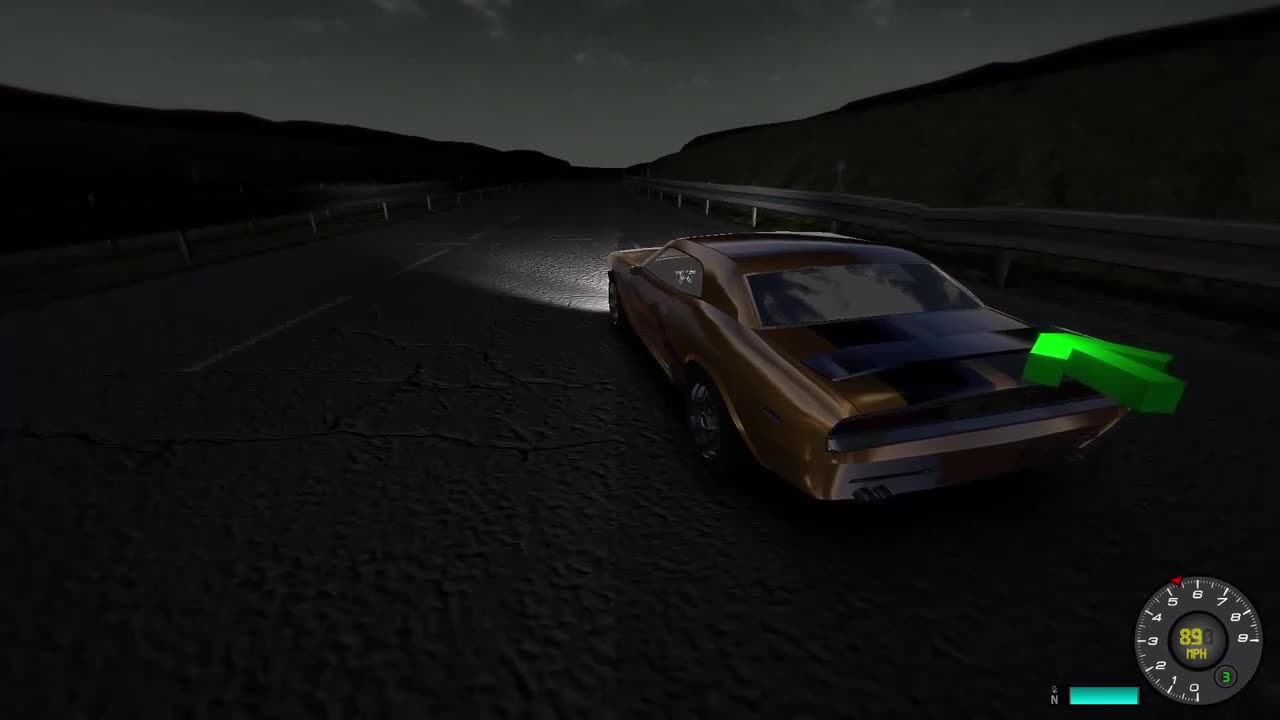Image resolution: width=1280 pixels, height=720 pixels.
Task: Select the number 9 on the tachometer dial
Action: tap(1241, 638)
